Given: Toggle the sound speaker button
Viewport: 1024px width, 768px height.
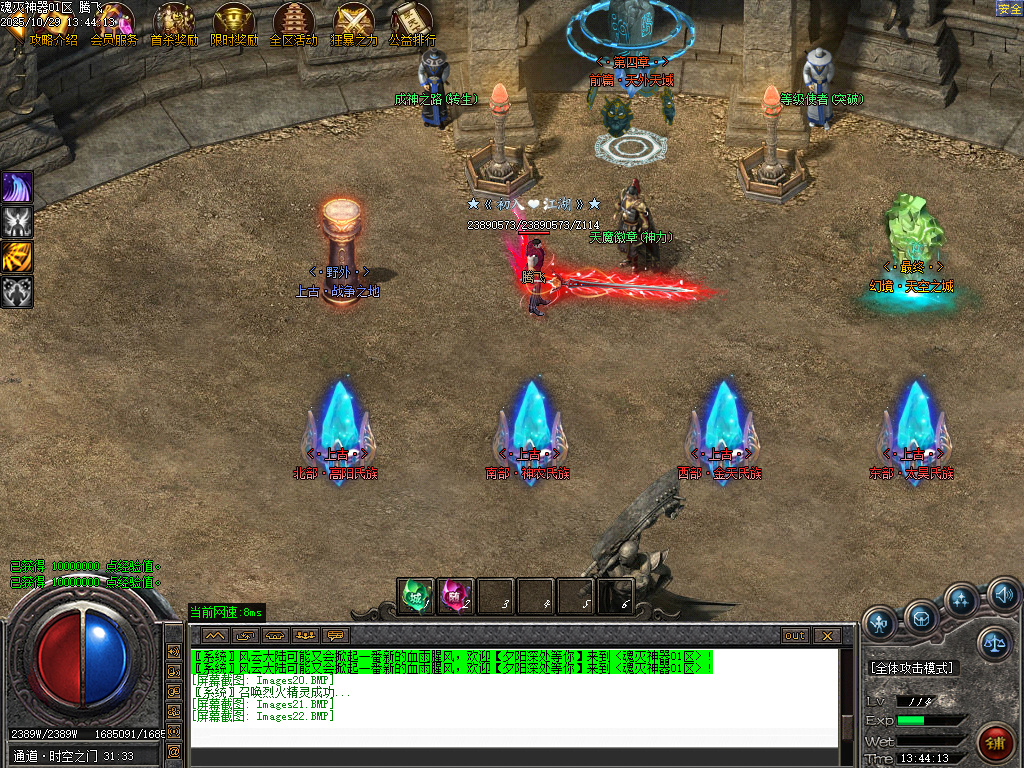Looking at the screenshot, I should 1003,596.
